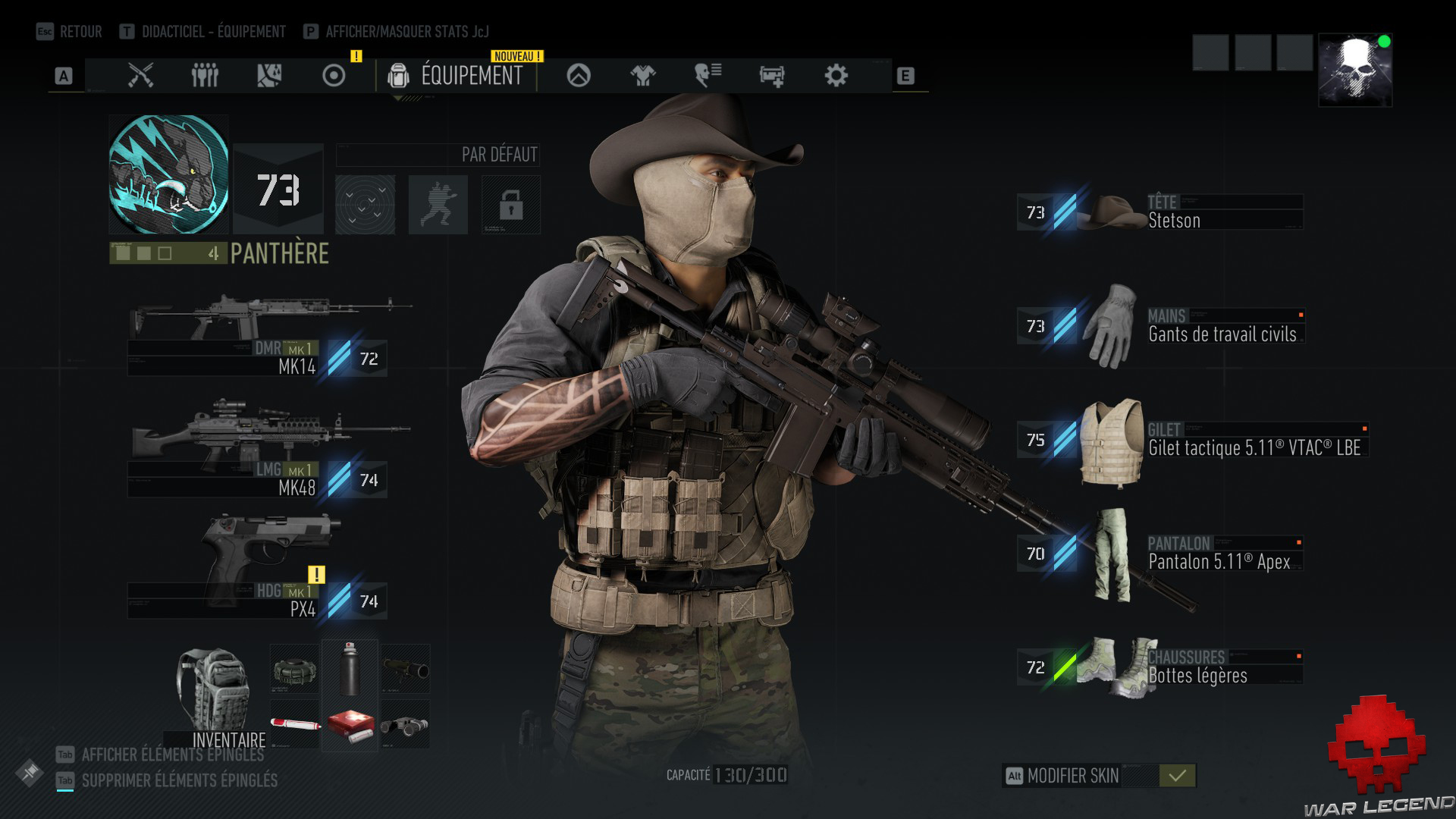Open the skull player profile avatar
The image size is (1456, 819).
point(1355,70)
